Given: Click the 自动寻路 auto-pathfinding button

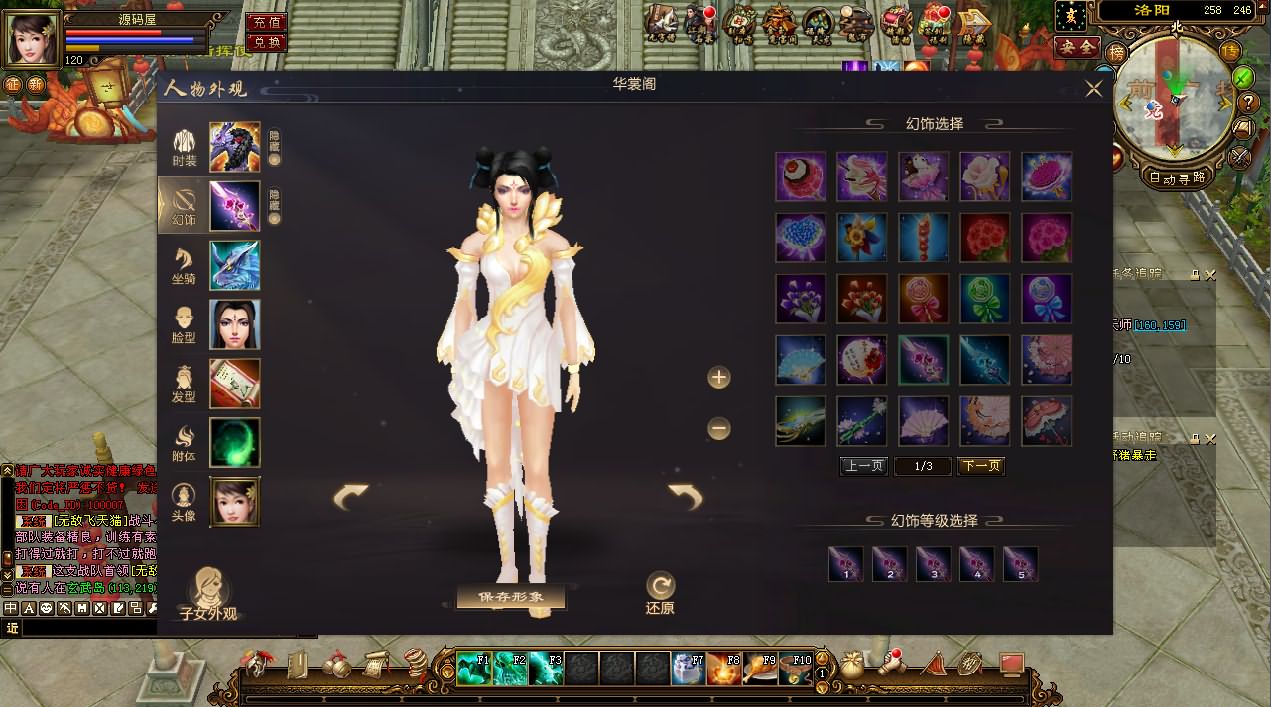Looking at the screenshot, I should (1176, 177).
